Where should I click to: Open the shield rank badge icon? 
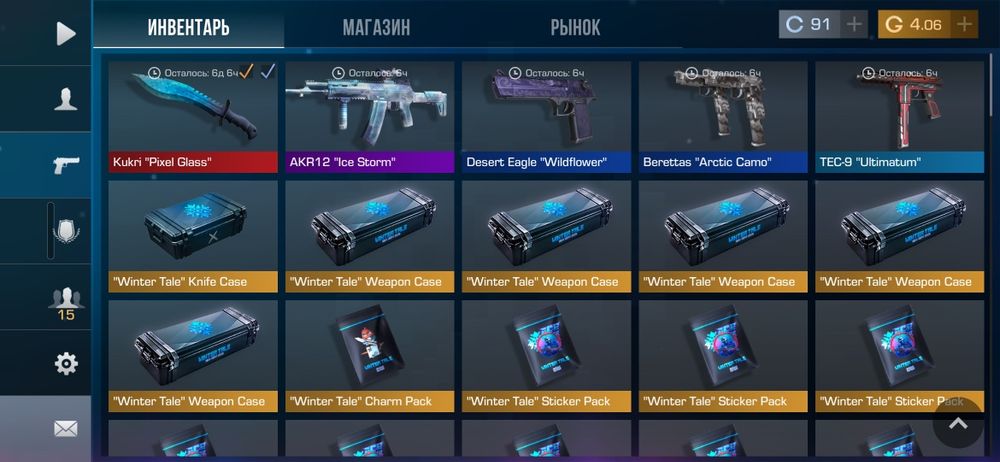[x=66, y=231]
